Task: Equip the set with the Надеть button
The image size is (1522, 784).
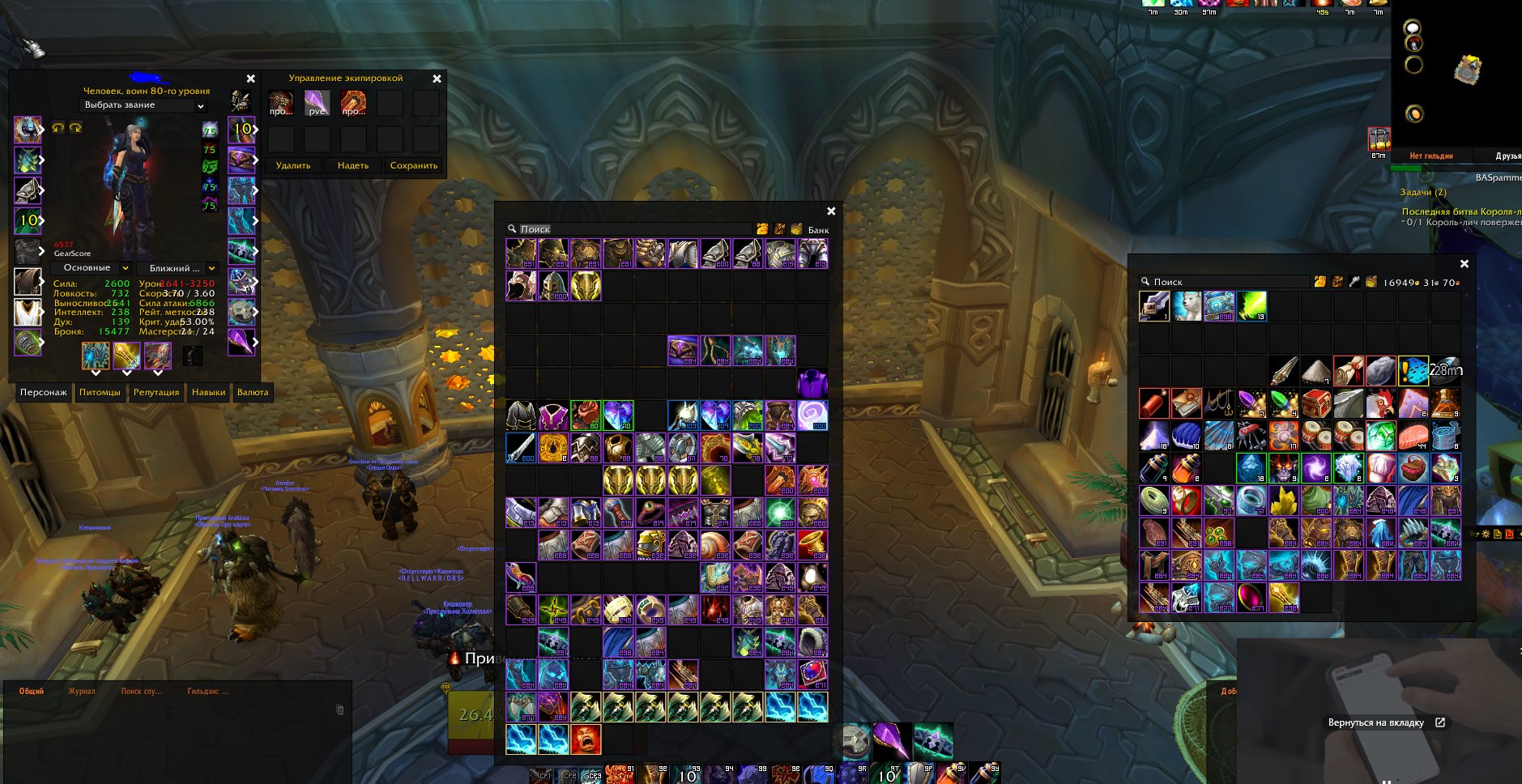Action: tap(353, 166)
